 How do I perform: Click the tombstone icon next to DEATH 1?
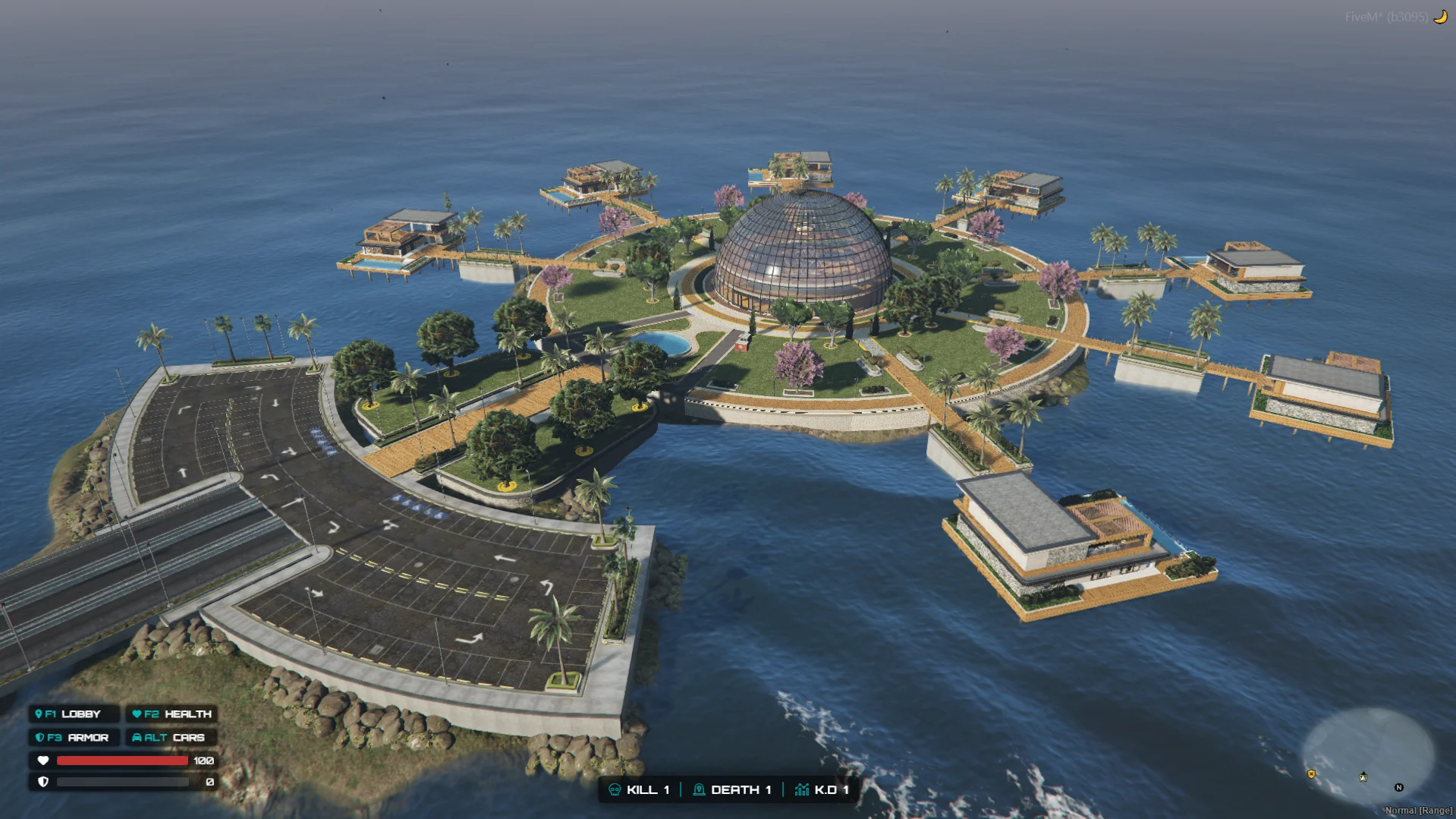click(x=699, y=789)
